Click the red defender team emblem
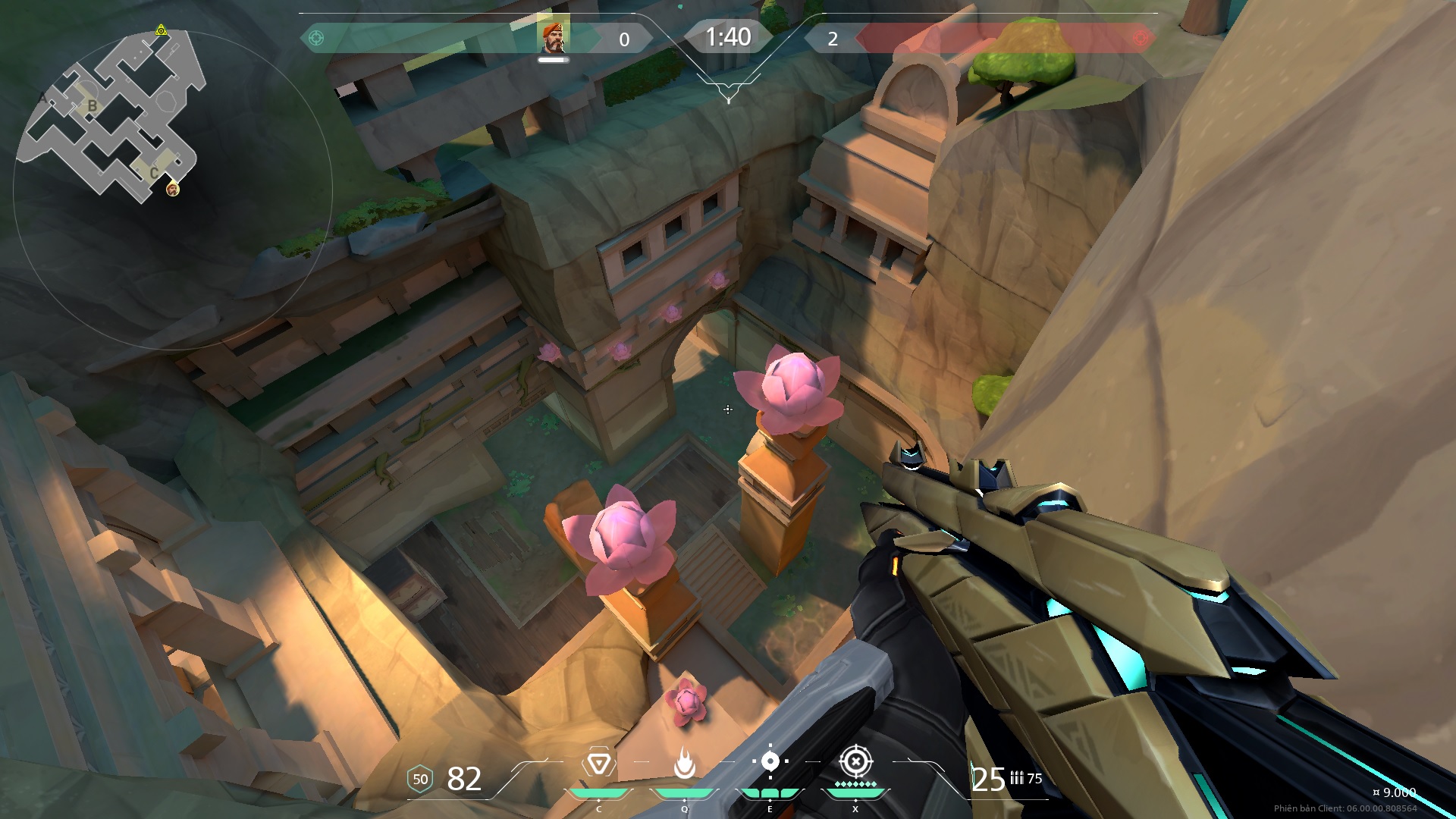The image size is (1456, 819). pyautogui.click(x=1140, y=38)
